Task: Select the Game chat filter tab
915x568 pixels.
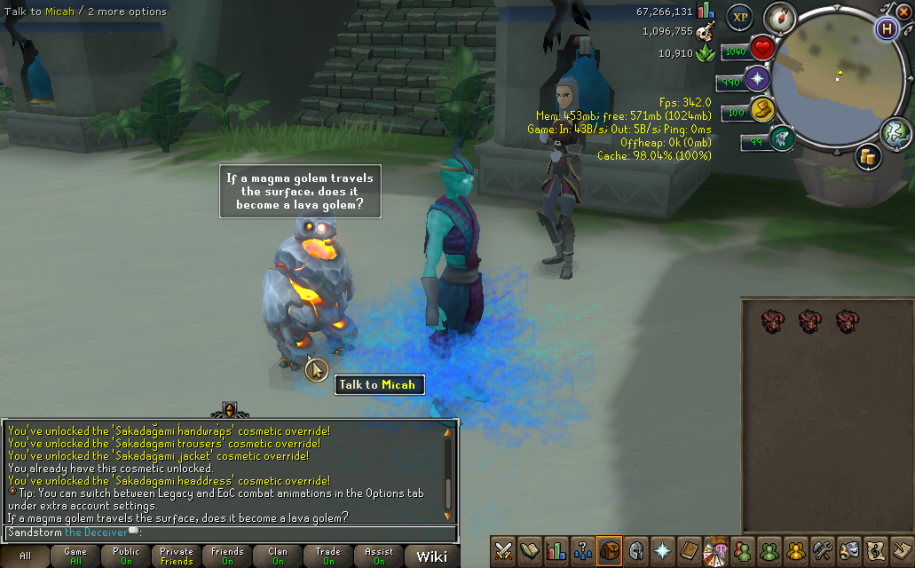Action: pyautogui.click(x=75, y=556)
